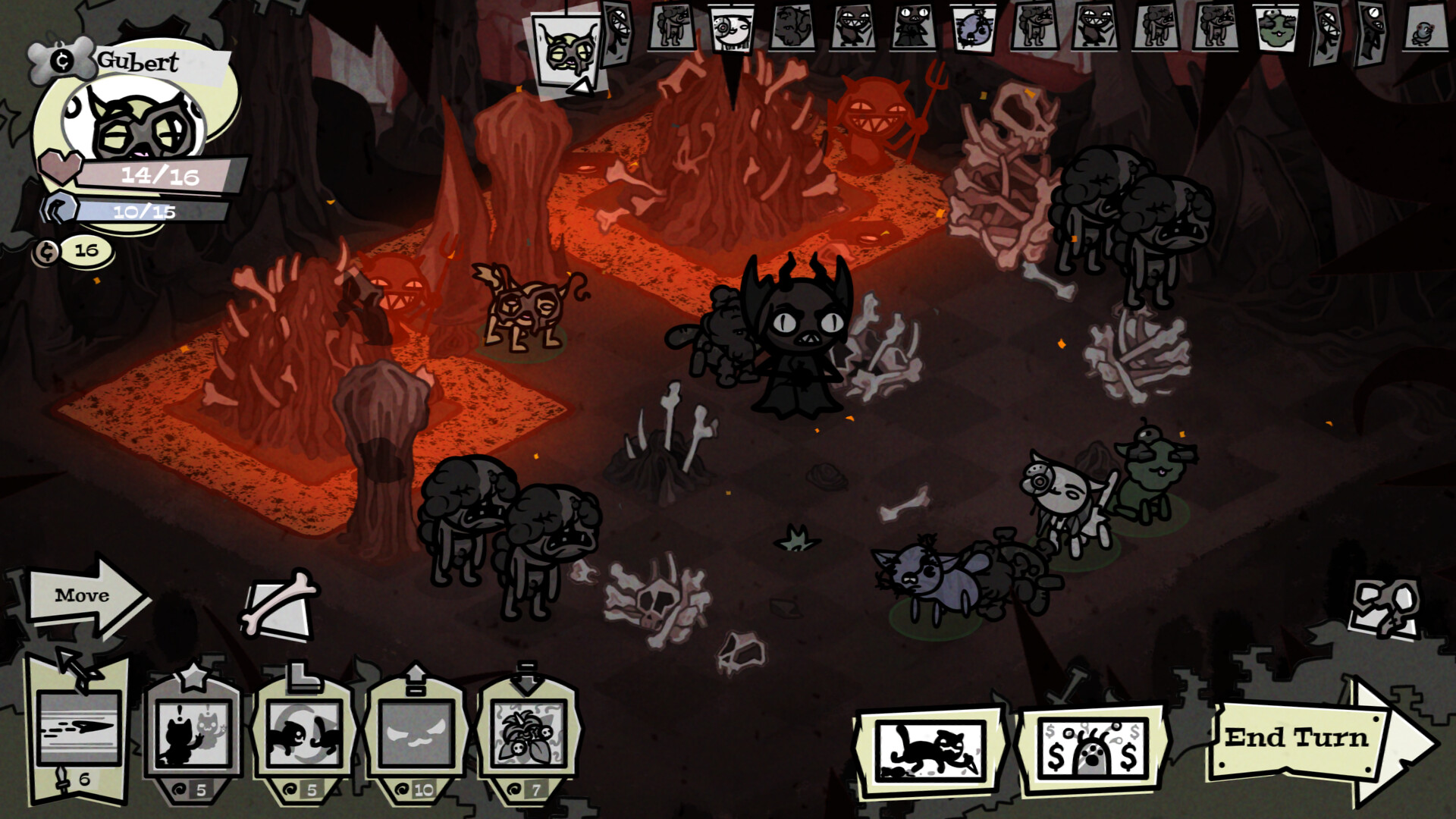This screenshot has height=819, width=1456.
Task: Choose the angry face ability costing 10
Action: [x=416, y=732]
